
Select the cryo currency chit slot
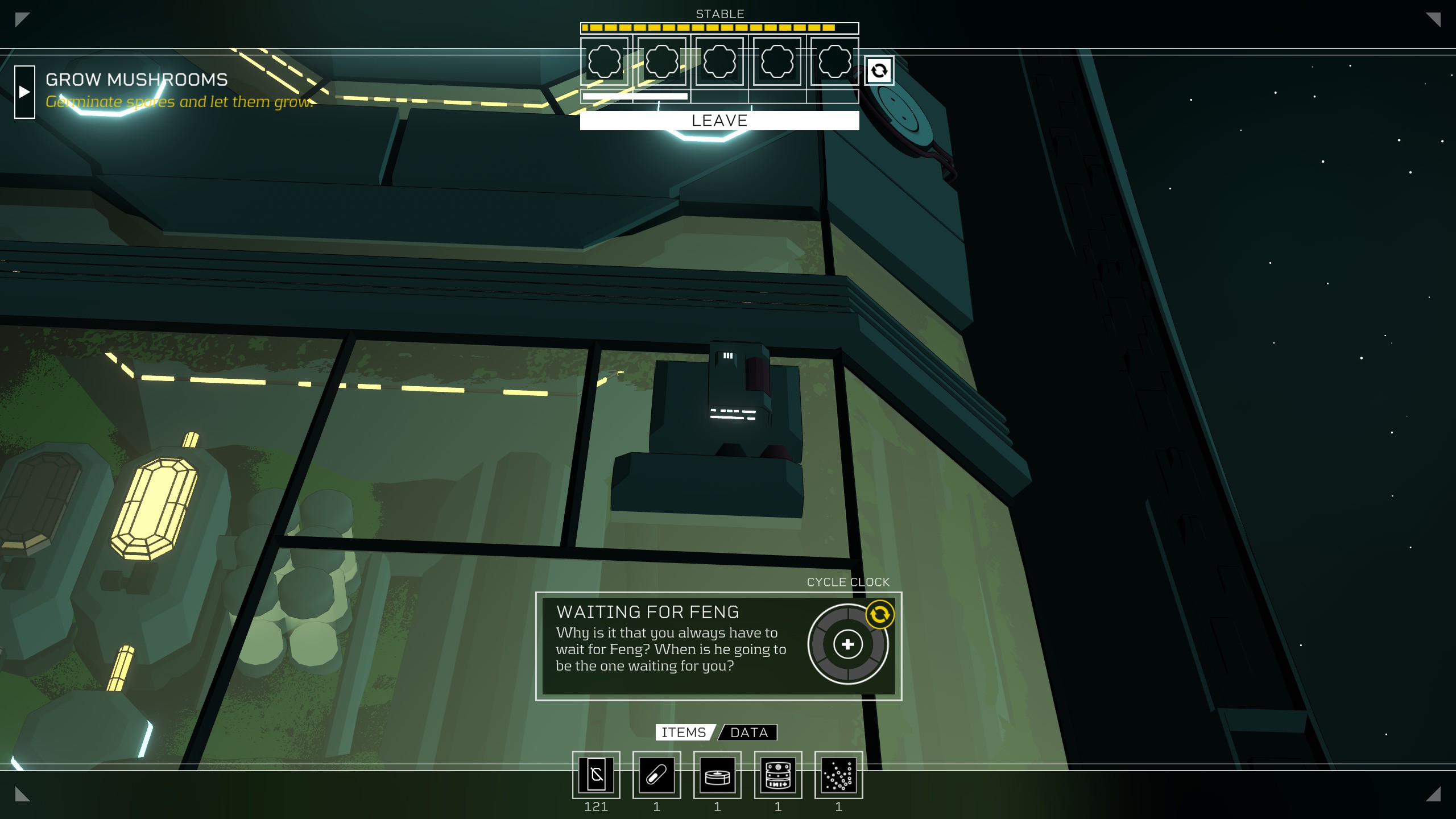tap(596, 775)
